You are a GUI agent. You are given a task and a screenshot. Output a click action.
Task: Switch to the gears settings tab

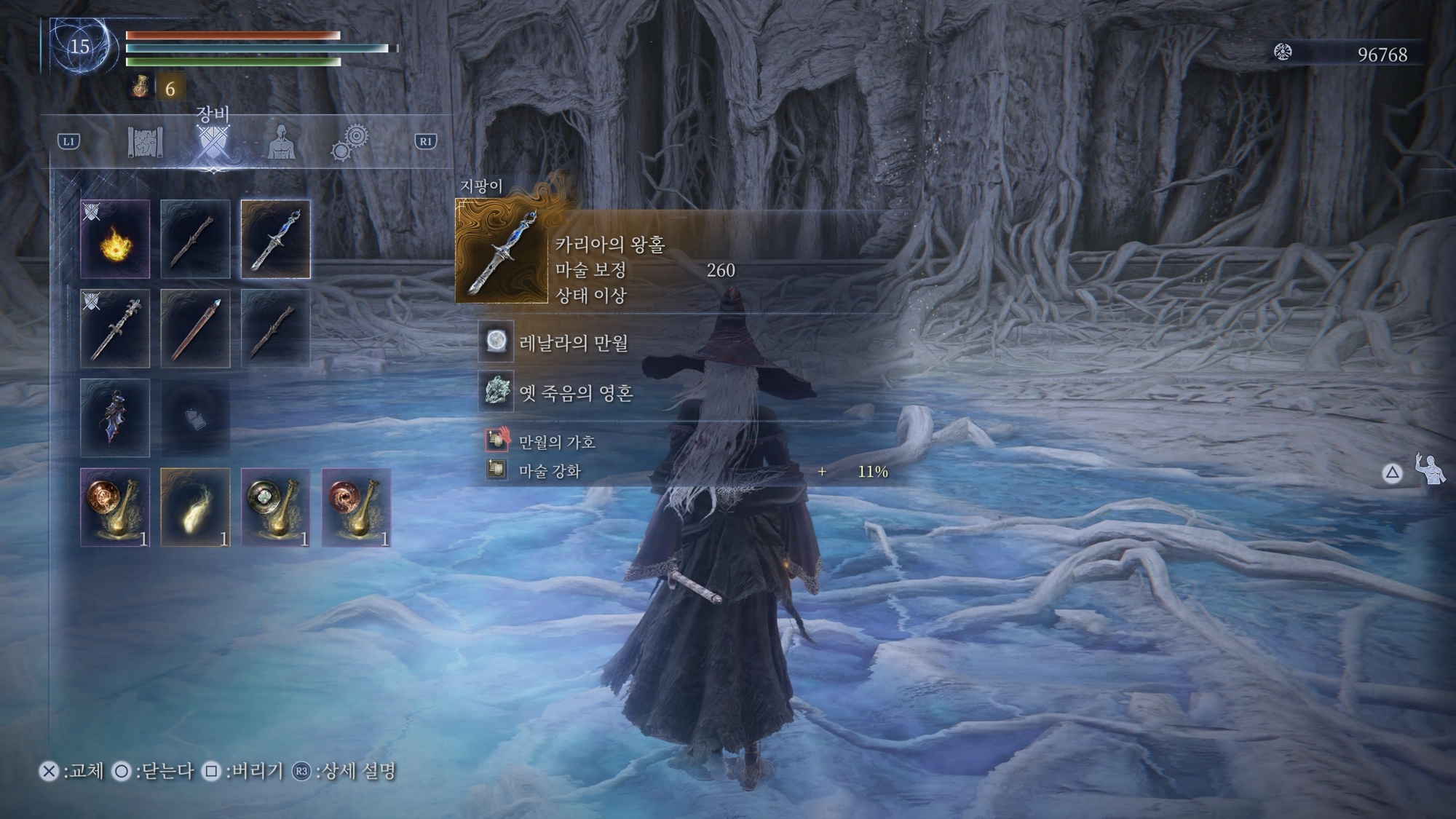(350, 141)
